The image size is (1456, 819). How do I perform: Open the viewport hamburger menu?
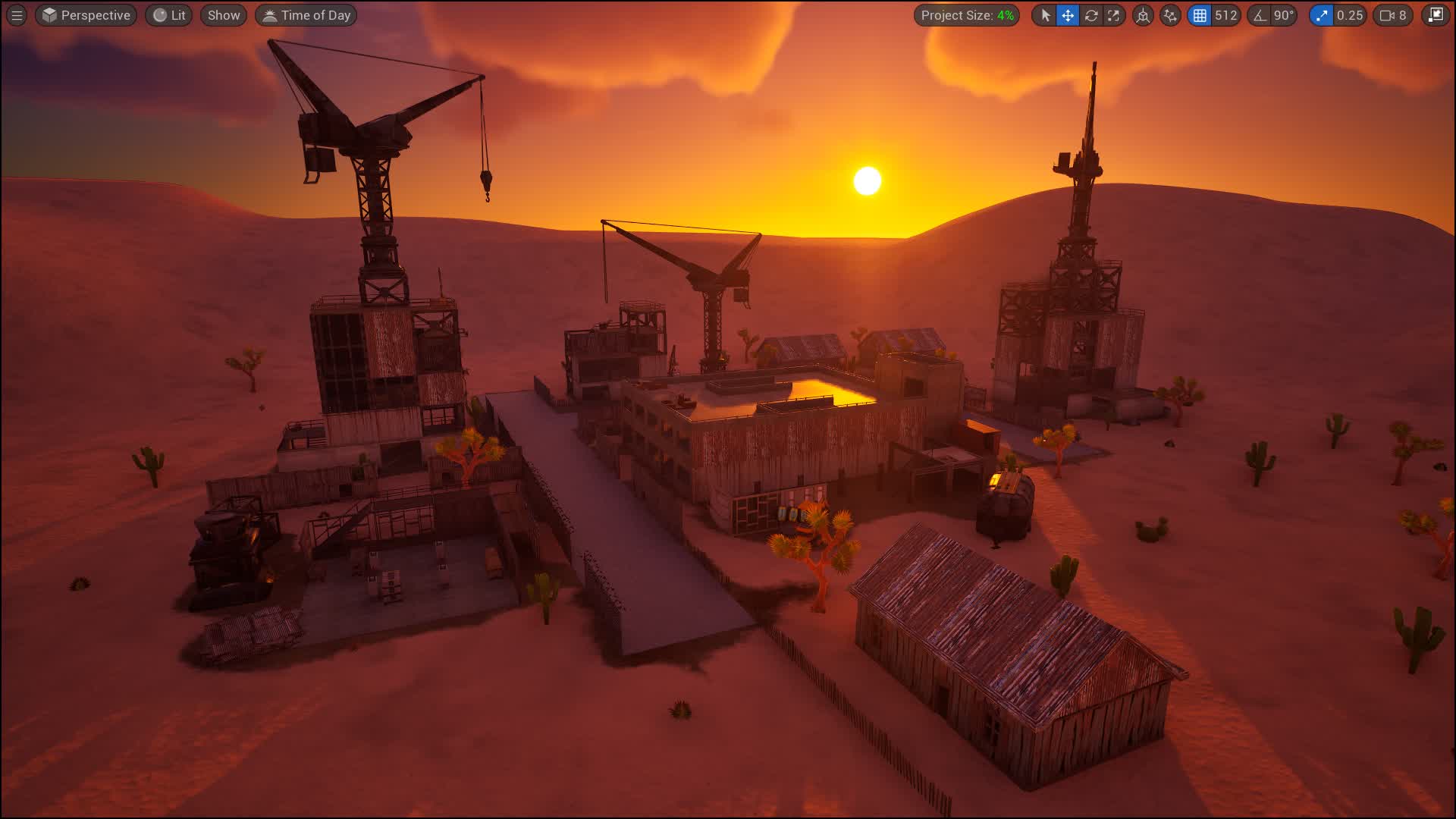coord(16,14)
